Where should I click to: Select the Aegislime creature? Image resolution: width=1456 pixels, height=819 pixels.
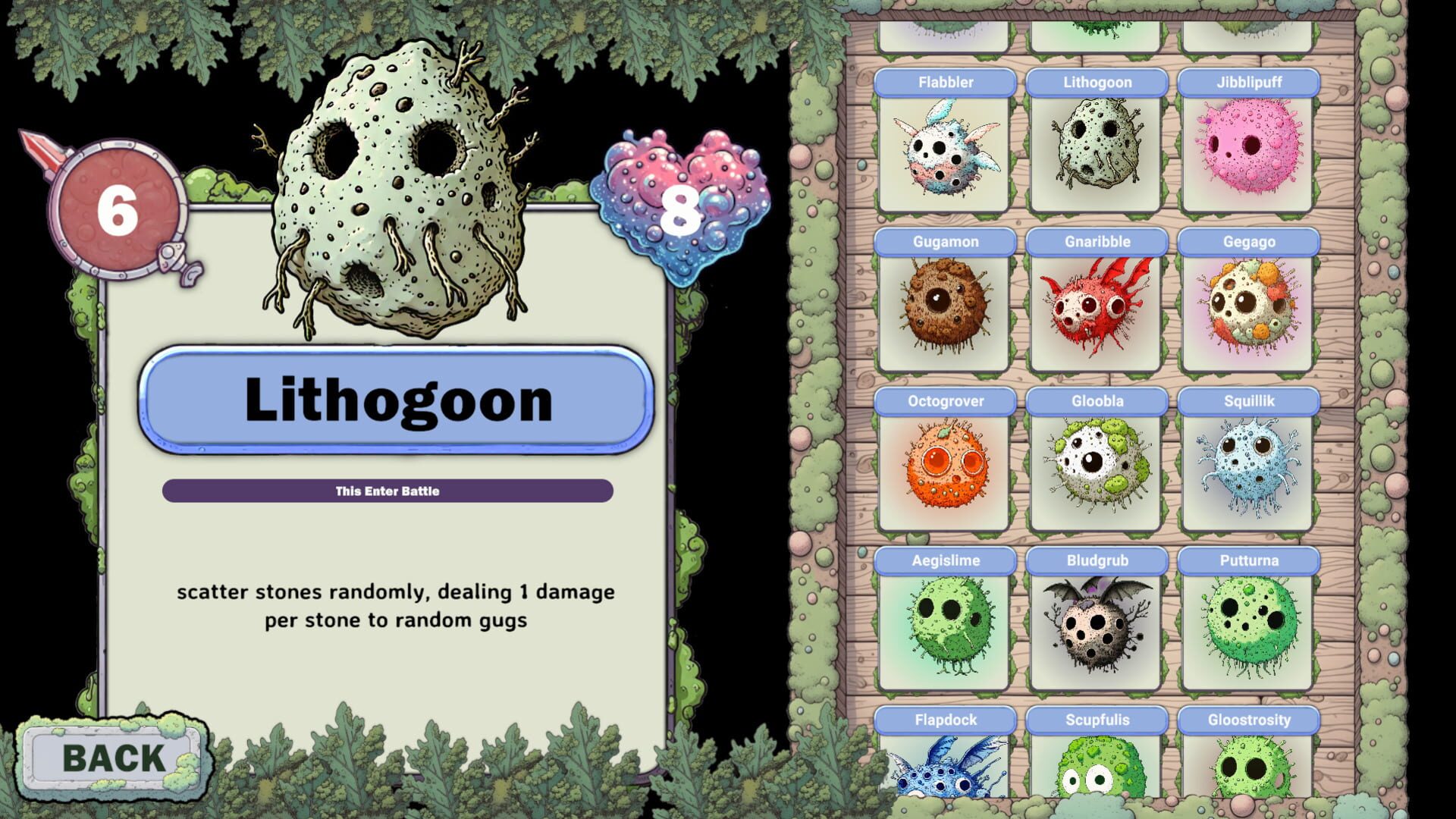945,629
